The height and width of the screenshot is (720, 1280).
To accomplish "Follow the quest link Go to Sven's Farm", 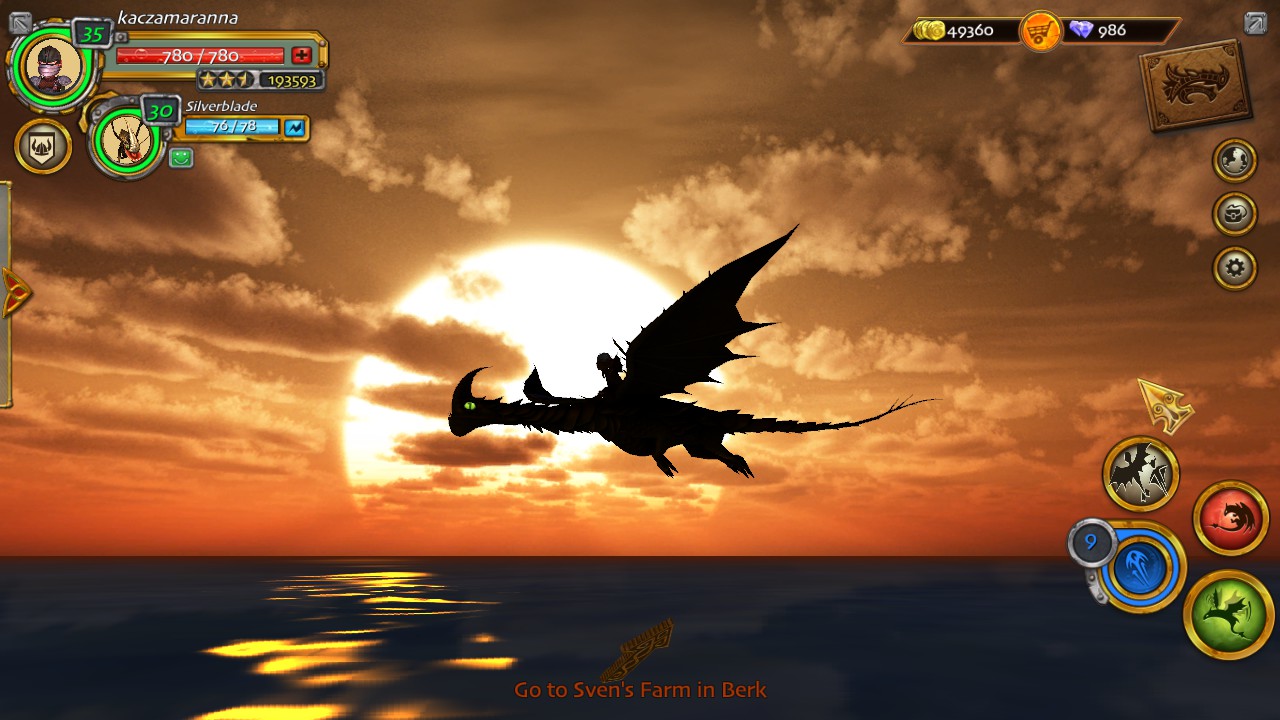I will (x=640, y=689).
